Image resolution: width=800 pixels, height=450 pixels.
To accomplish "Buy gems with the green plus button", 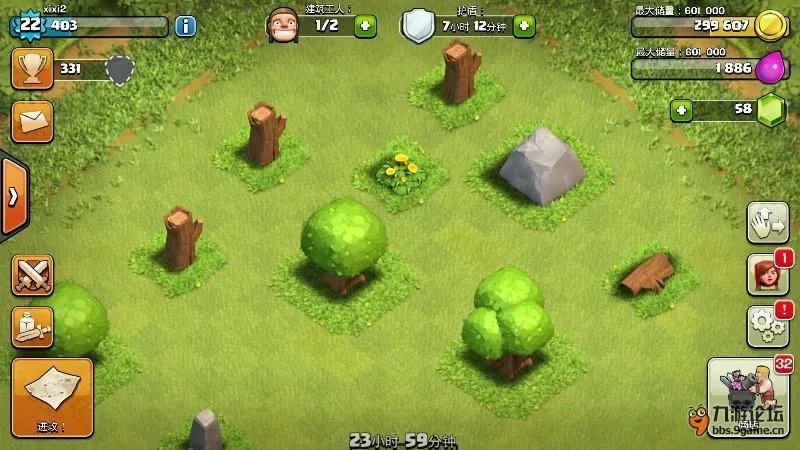I will coord(682,109).
